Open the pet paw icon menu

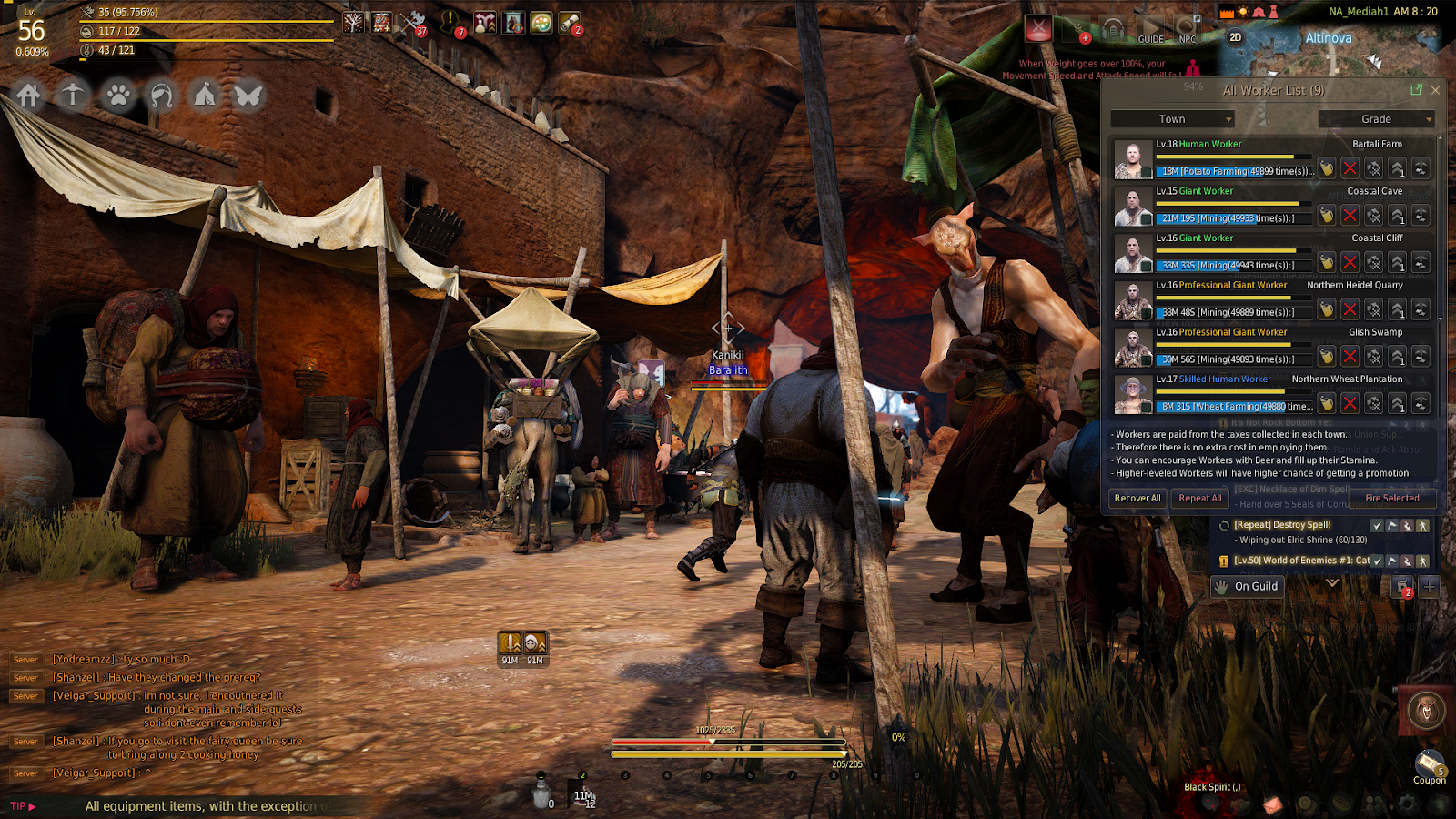click(117, 95)
